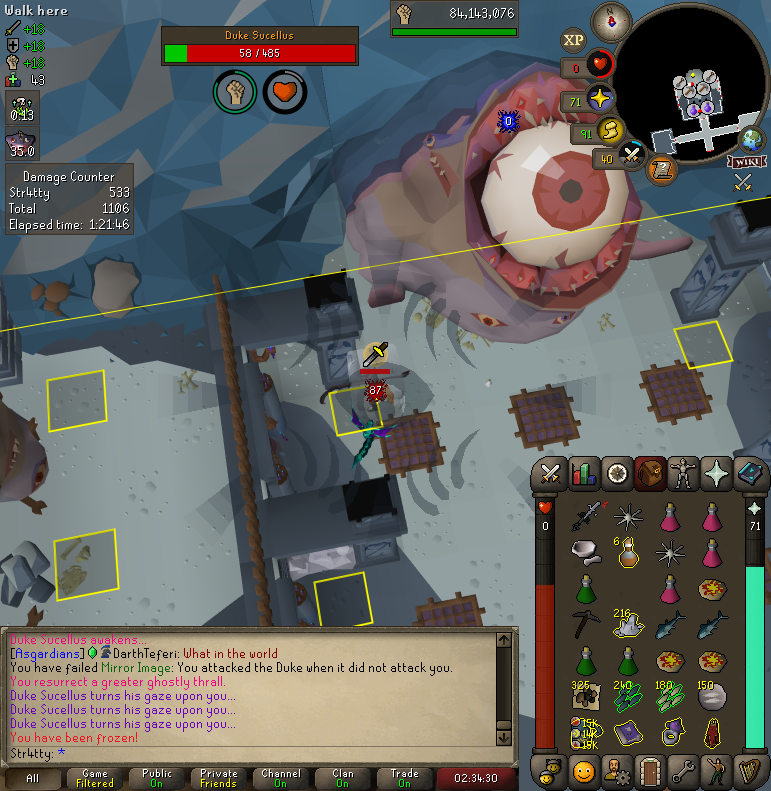Image resolution: width=771 pixels, height=791 pixels.
Task: Open the Settings wrench tab
Action: pos(684,771)
